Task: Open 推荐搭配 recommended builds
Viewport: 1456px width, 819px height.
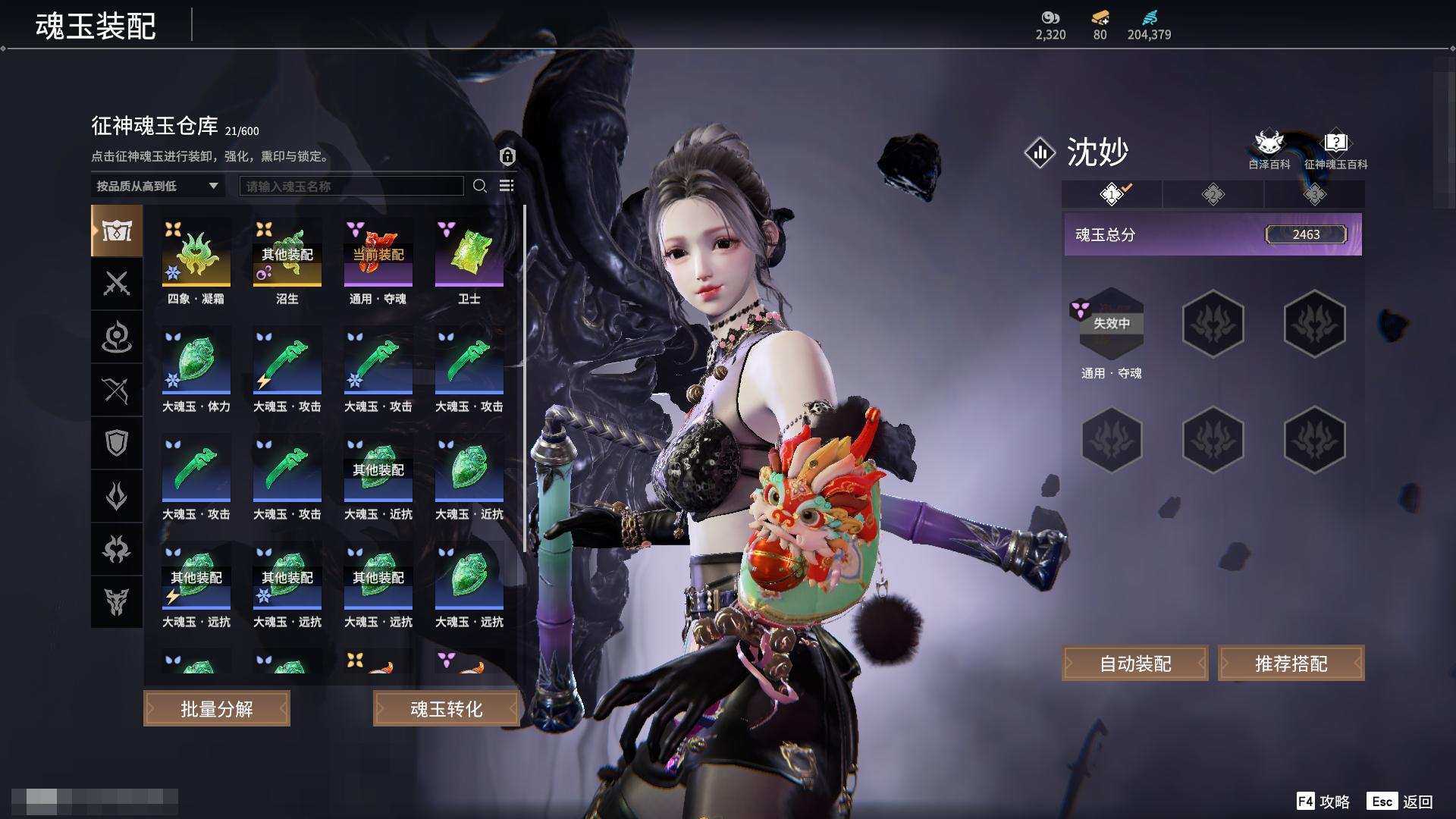Action: [1291, 664]
